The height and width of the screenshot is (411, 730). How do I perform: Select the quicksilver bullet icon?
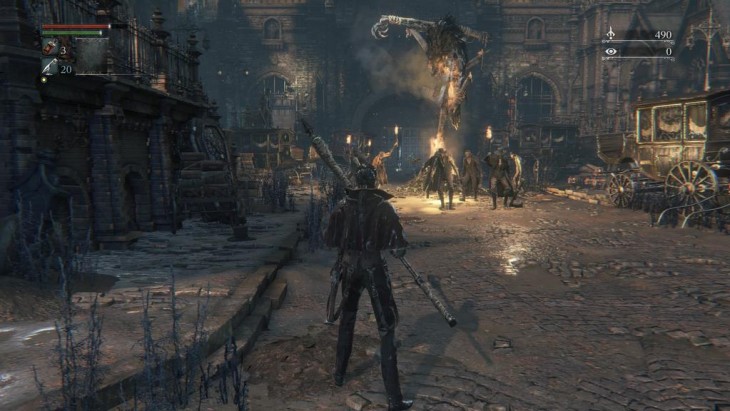49,68
